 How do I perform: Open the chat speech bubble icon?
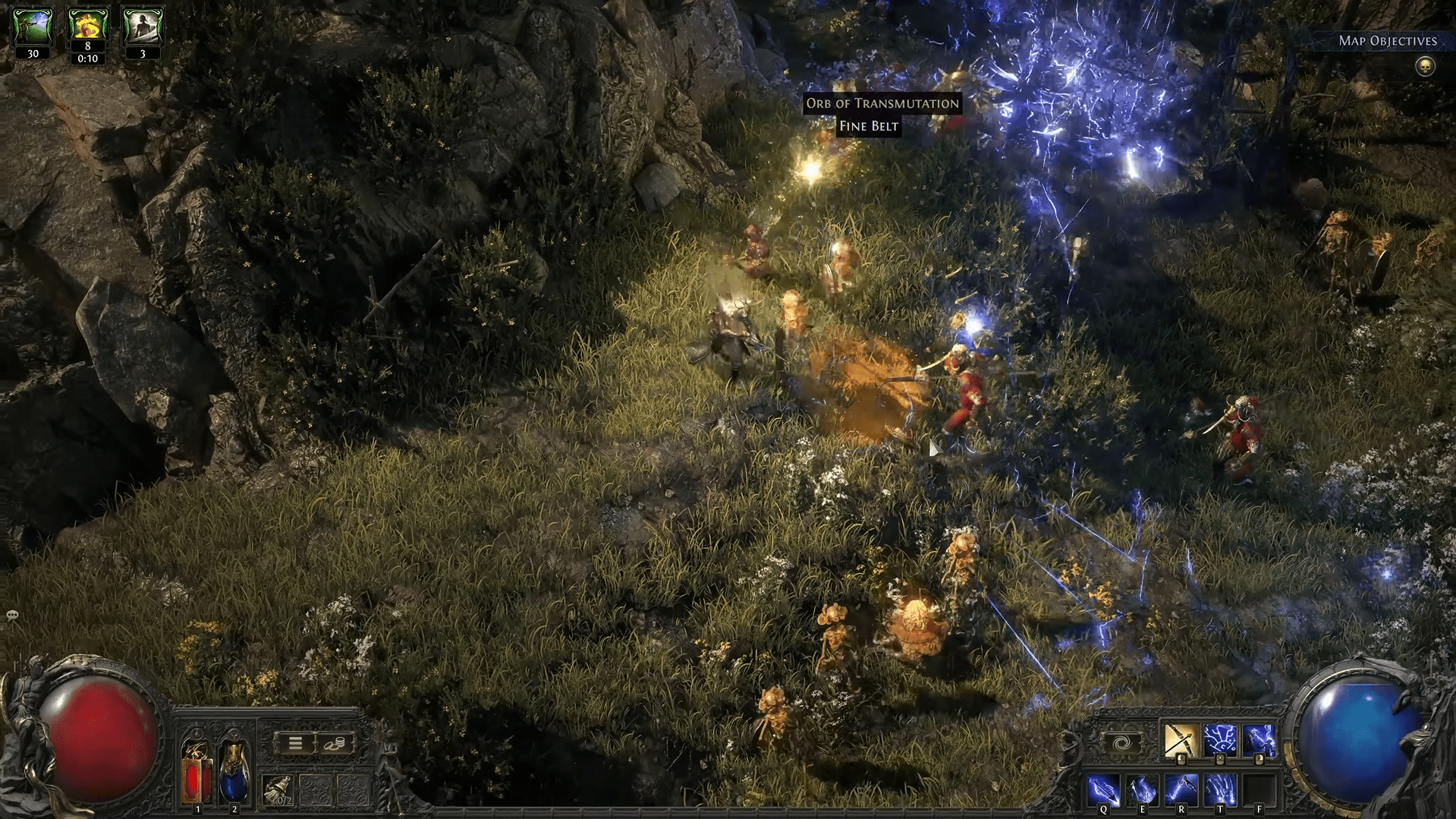point(12,615)
